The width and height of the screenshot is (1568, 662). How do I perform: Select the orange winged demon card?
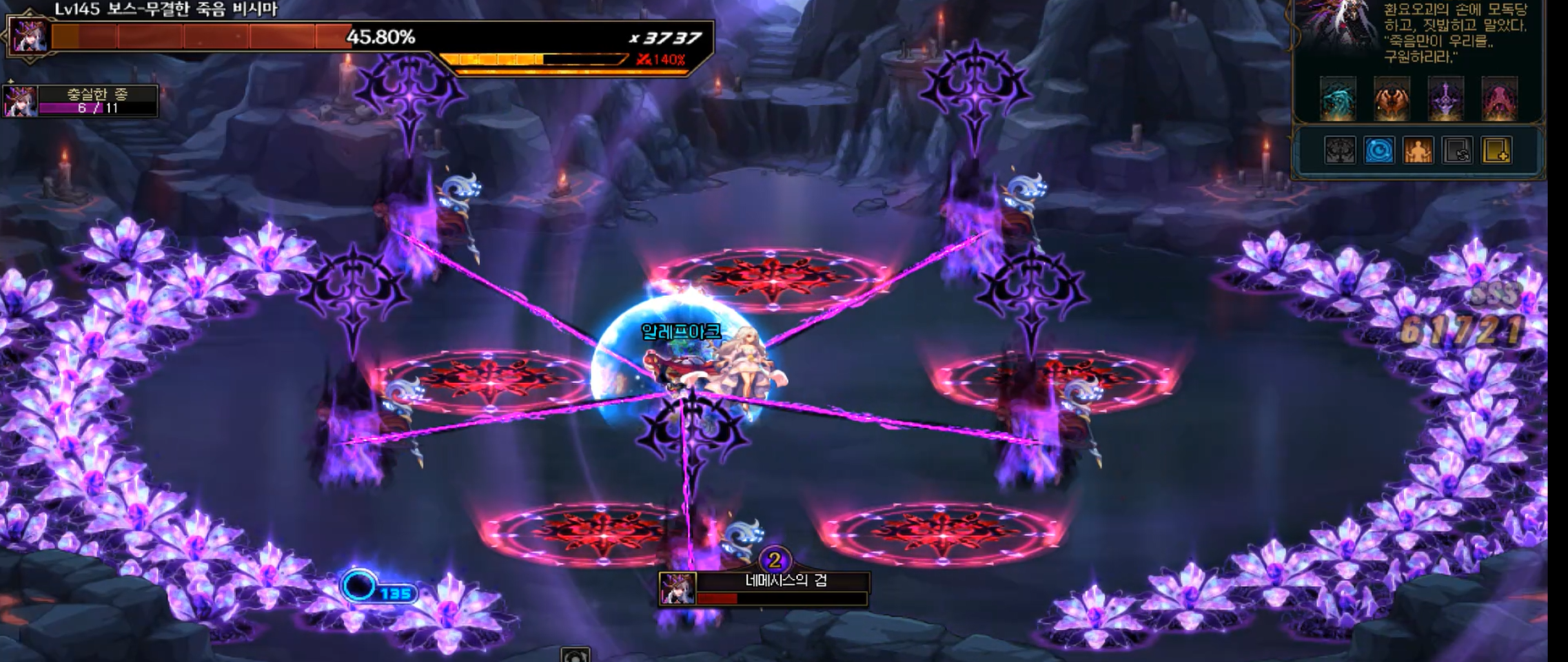tap(1391, 99)
